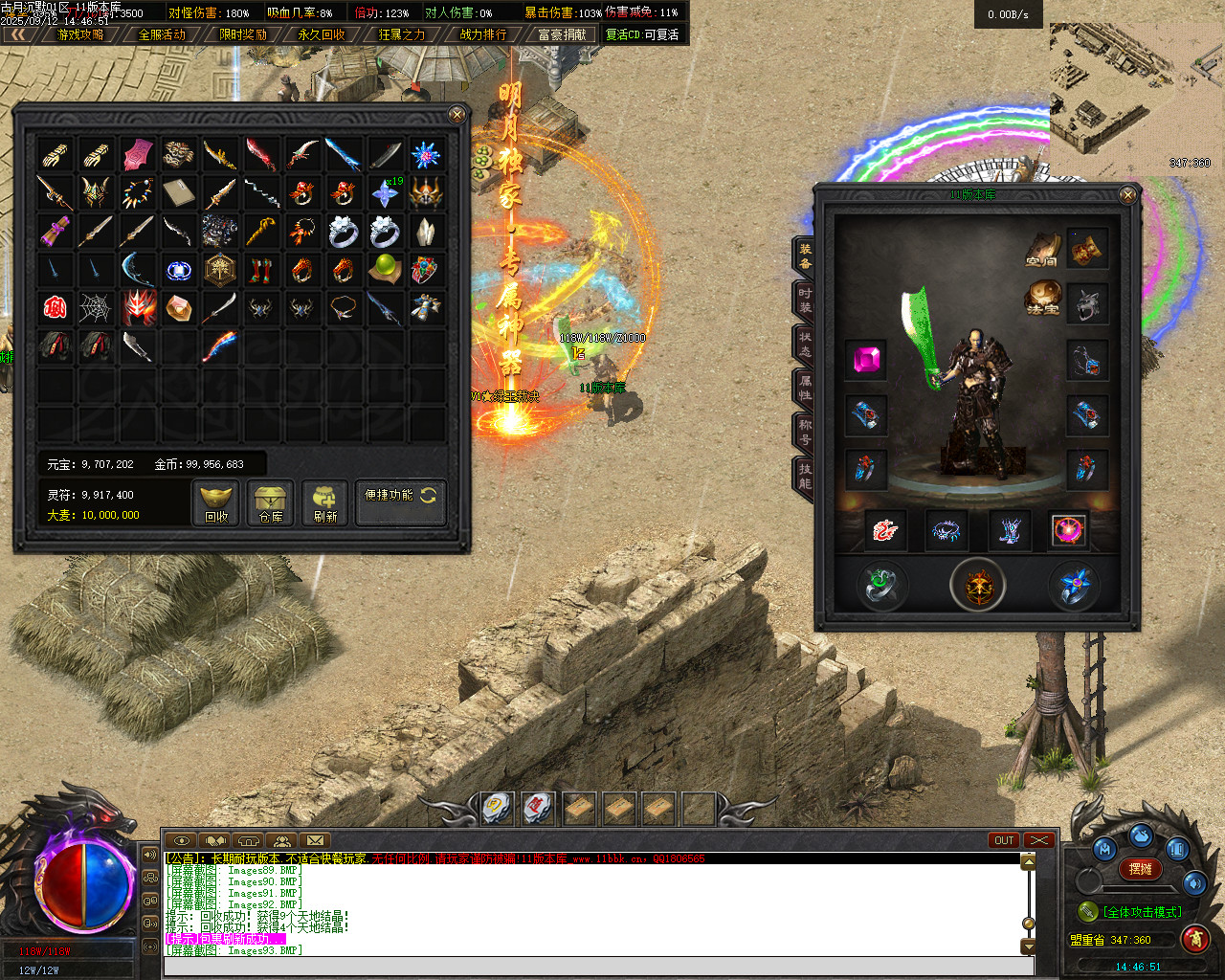This screenshot has height=980, width=1225.
Task: Open the 仓库 warehouse from bag
Action: click(x=271, y=502)
